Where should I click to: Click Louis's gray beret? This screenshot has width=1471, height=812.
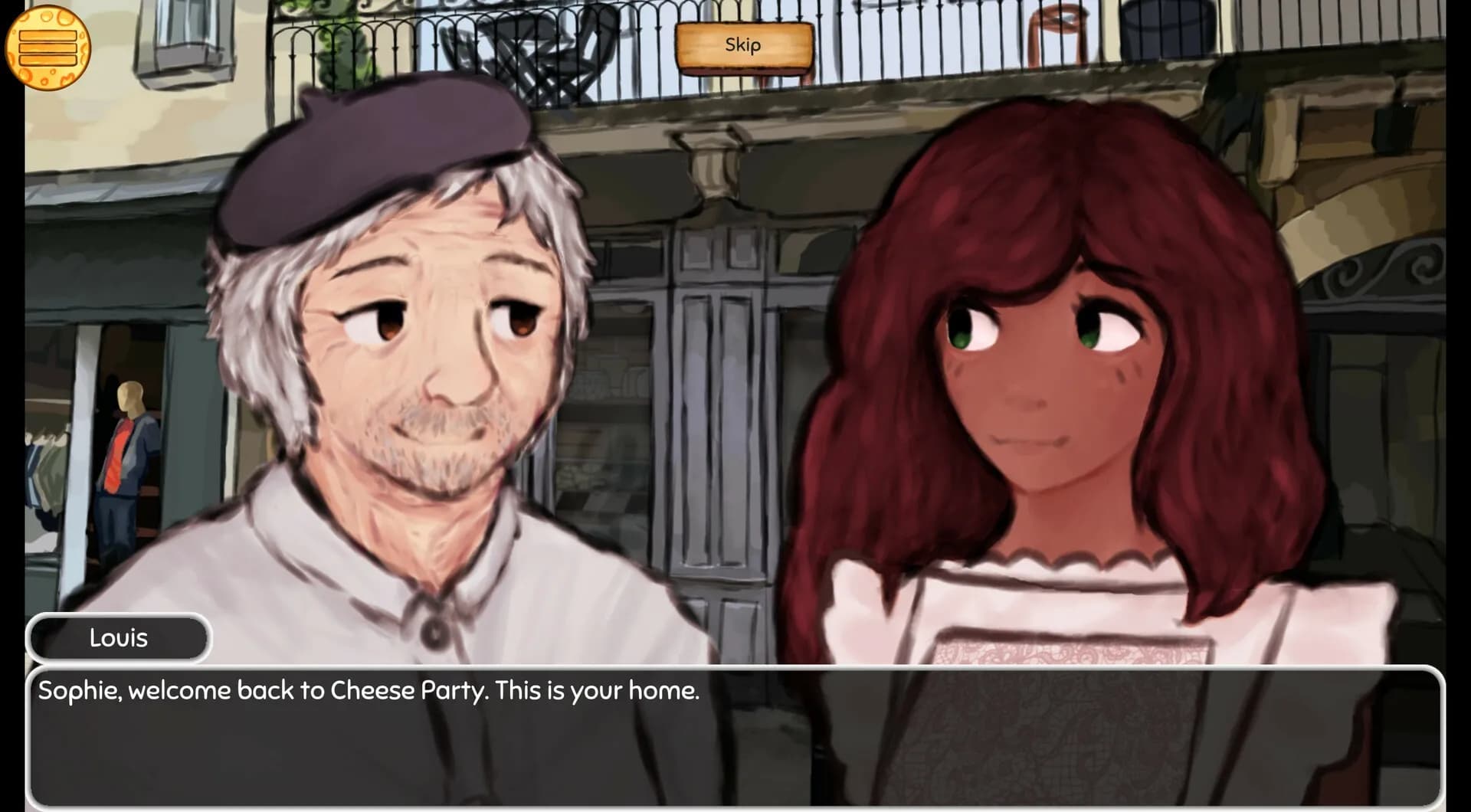point(368,153)
